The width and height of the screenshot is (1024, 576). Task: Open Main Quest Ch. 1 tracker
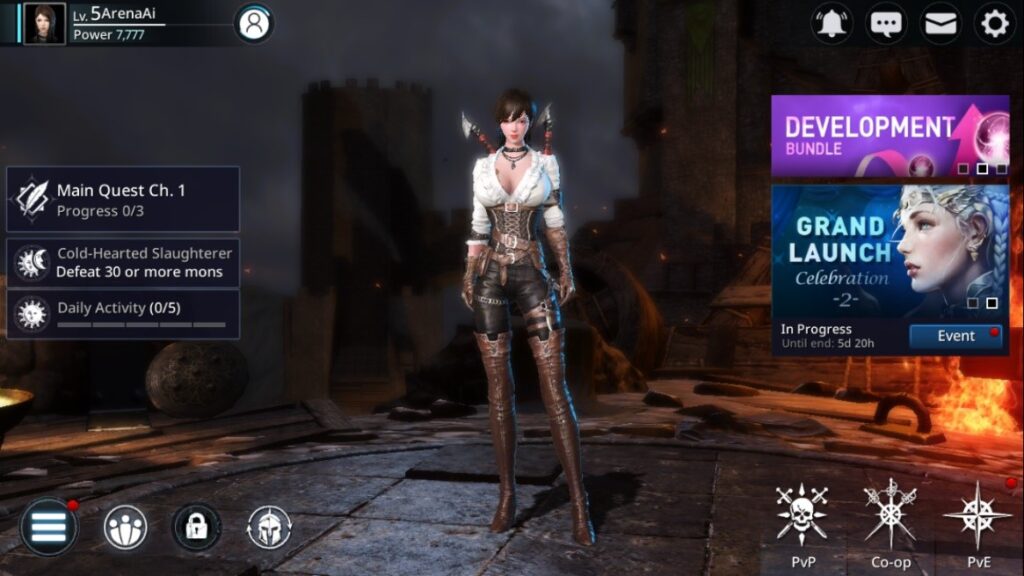(123, 199)
